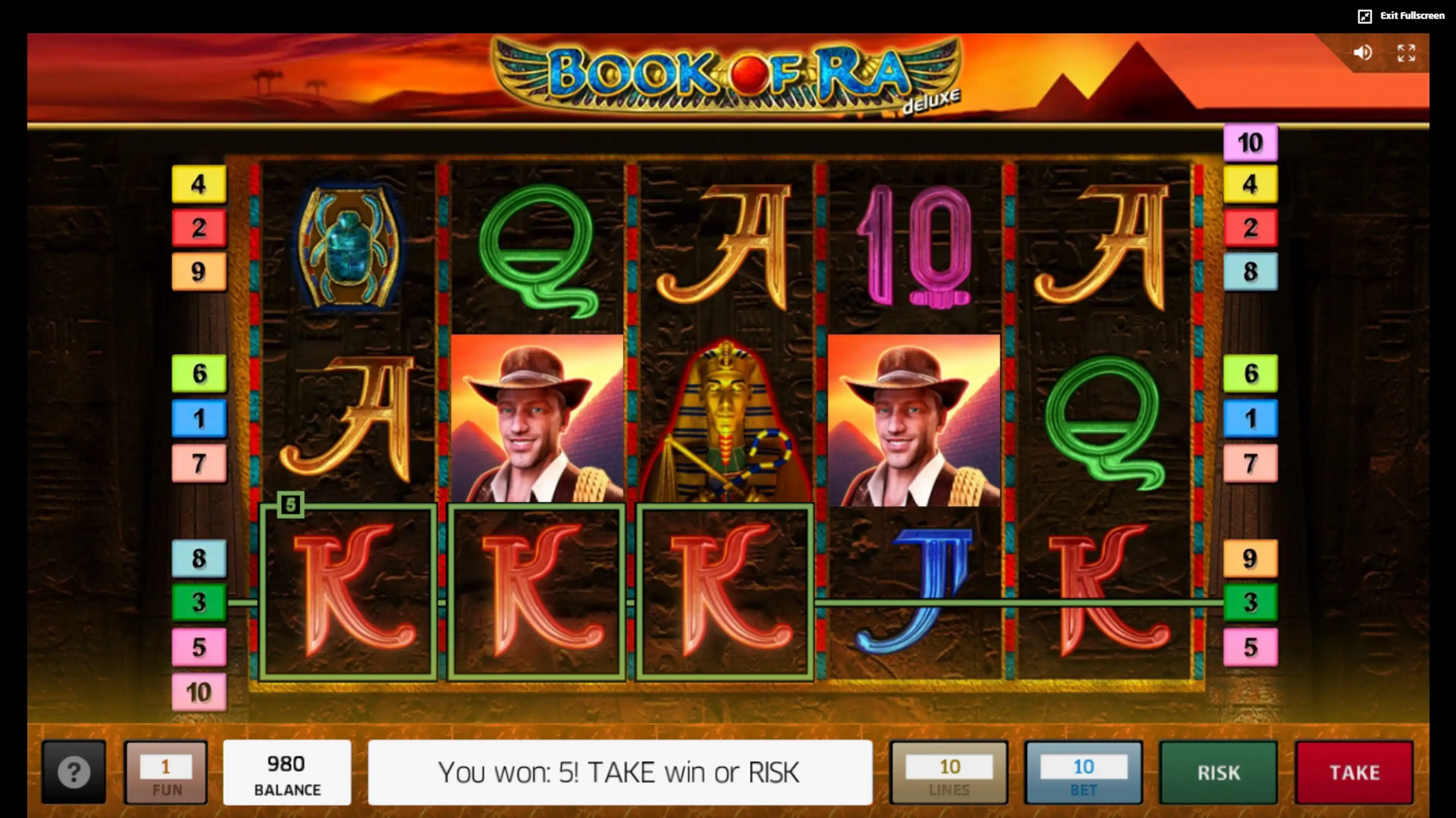
Task: Take the win with the red TAKE button
Action: click(1354, 772)
